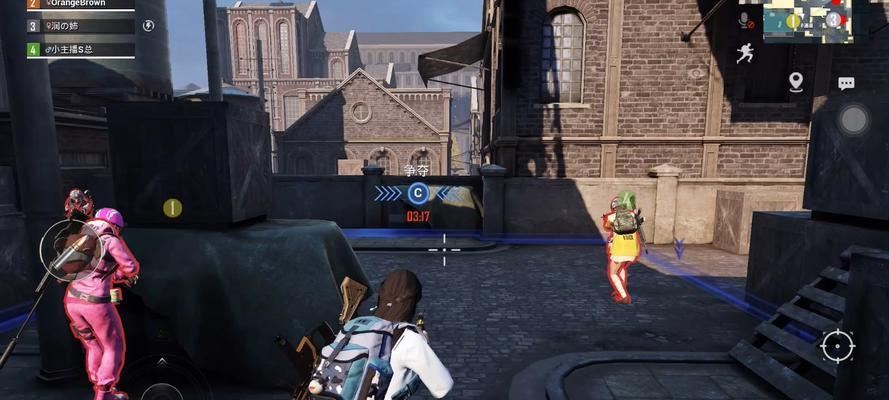Open the minimap
Screen dimensions: 889x400
point(806,20)
